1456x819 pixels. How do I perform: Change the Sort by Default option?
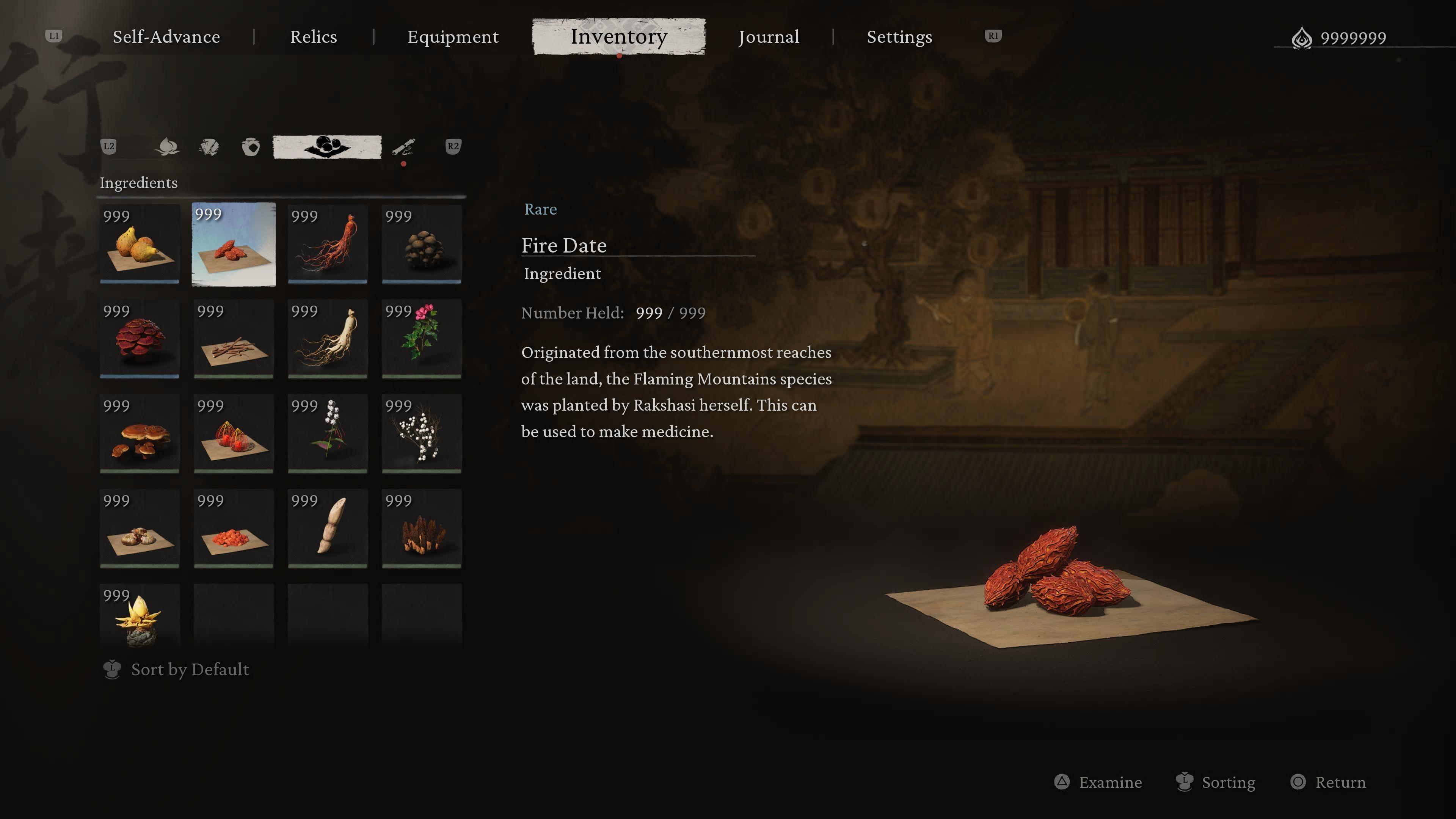[189, 670]
